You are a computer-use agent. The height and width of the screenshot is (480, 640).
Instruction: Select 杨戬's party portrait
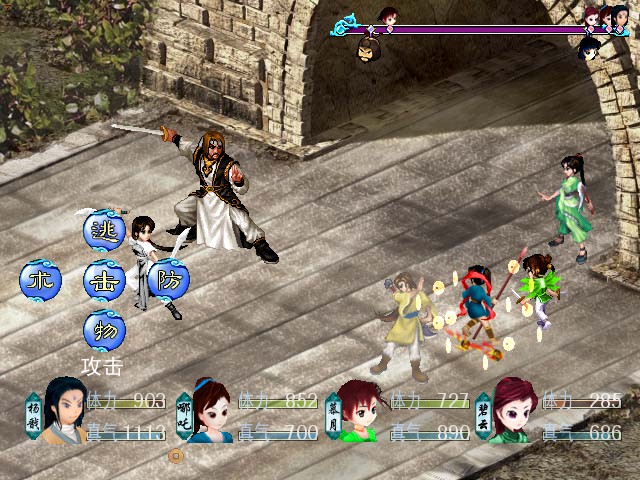tap(62, 410)
